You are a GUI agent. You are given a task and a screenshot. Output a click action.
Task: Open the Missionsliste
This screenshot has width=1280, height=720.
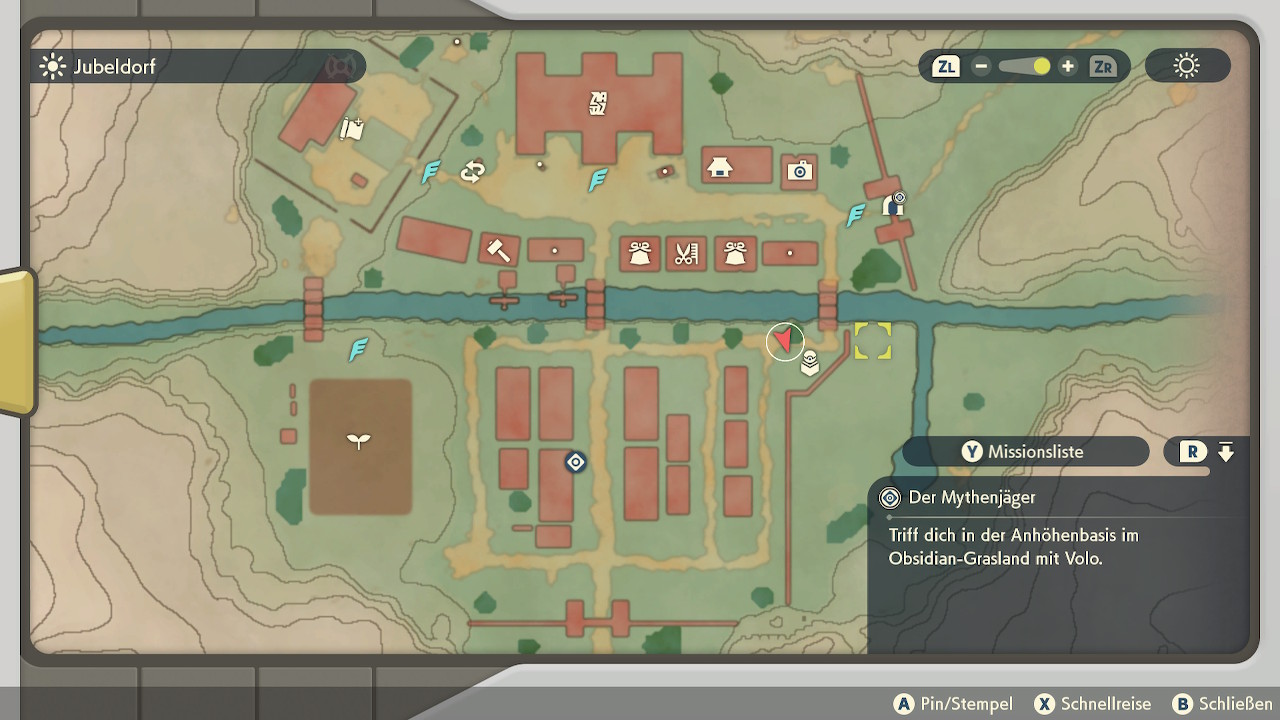(1024, 452)
